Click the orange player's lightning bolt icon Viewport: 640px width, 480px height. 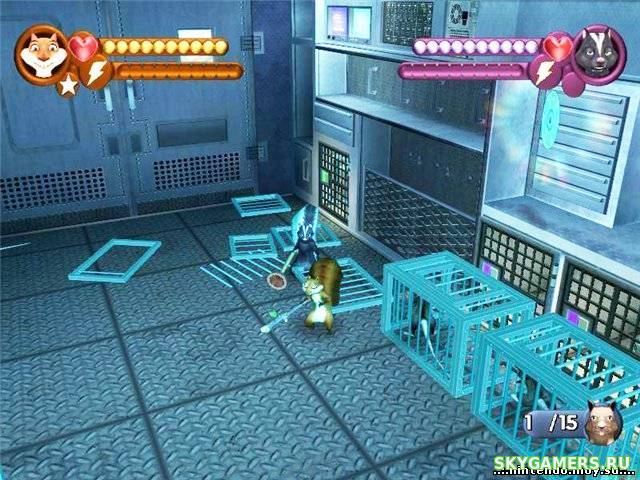(96, 73)
